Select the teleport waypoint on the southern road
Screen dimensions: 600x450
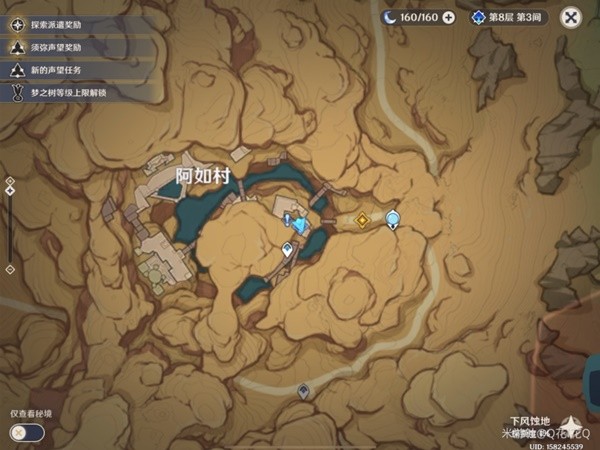(x=303, y=391)
